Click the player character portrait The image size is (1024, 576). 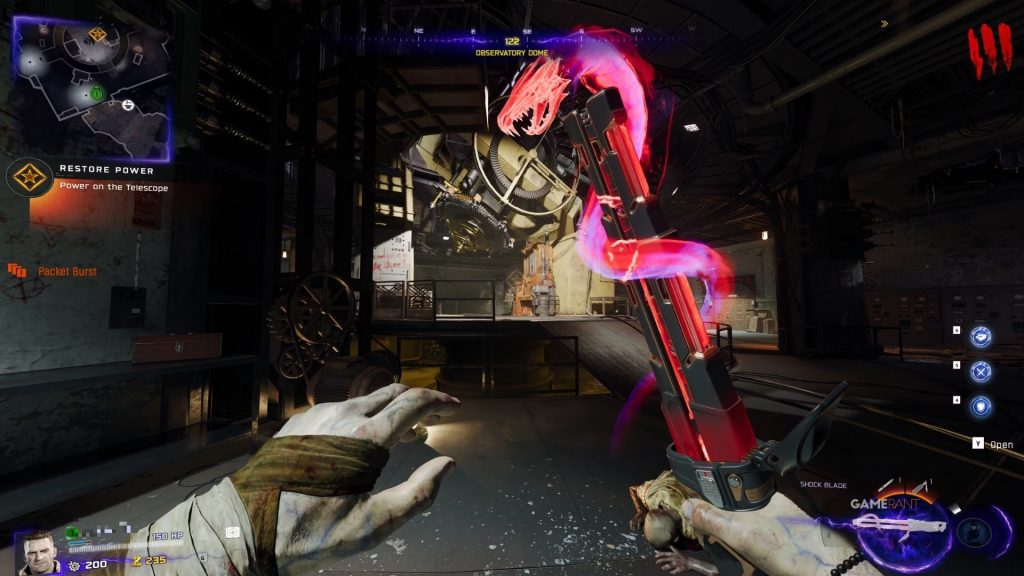coord(39,550)
